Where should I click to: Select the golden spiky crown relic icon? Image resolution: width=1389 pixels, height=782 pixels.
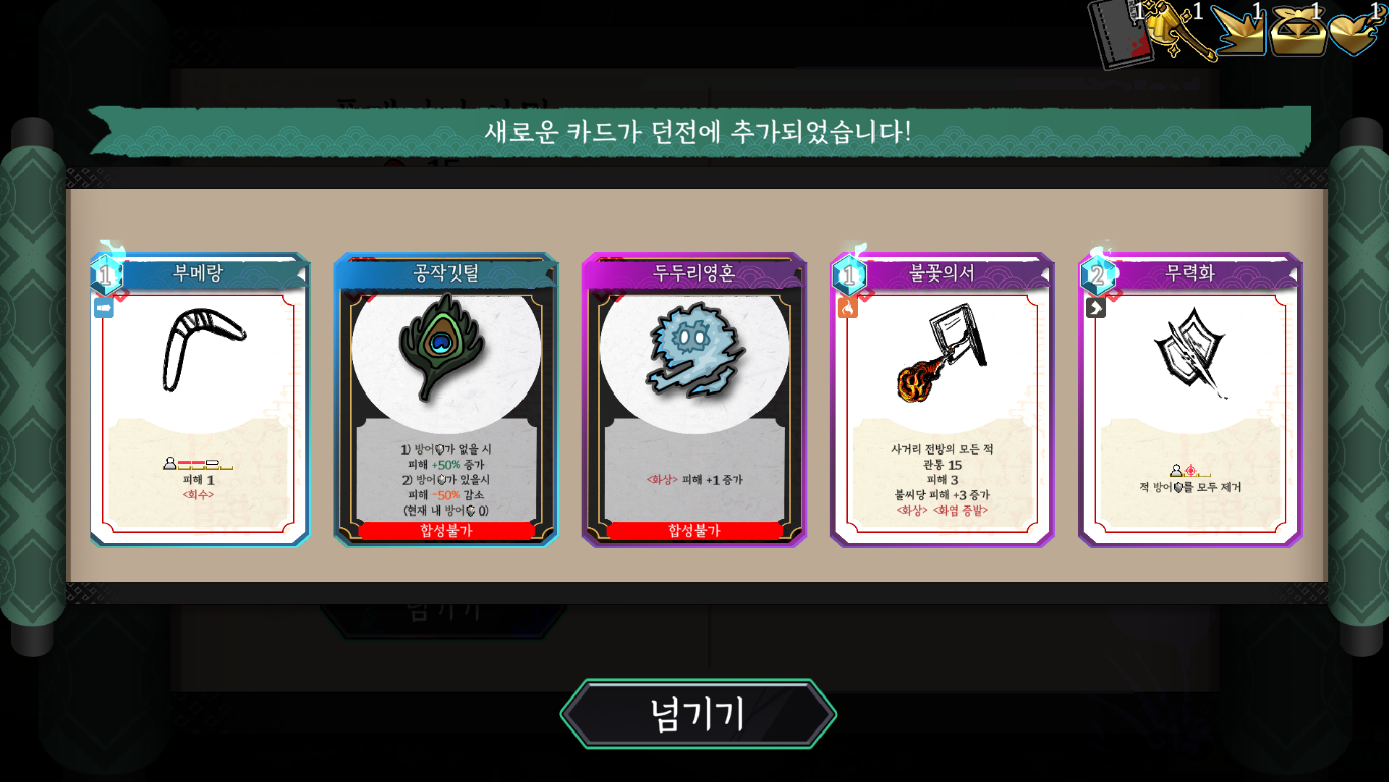(1238, 32)
